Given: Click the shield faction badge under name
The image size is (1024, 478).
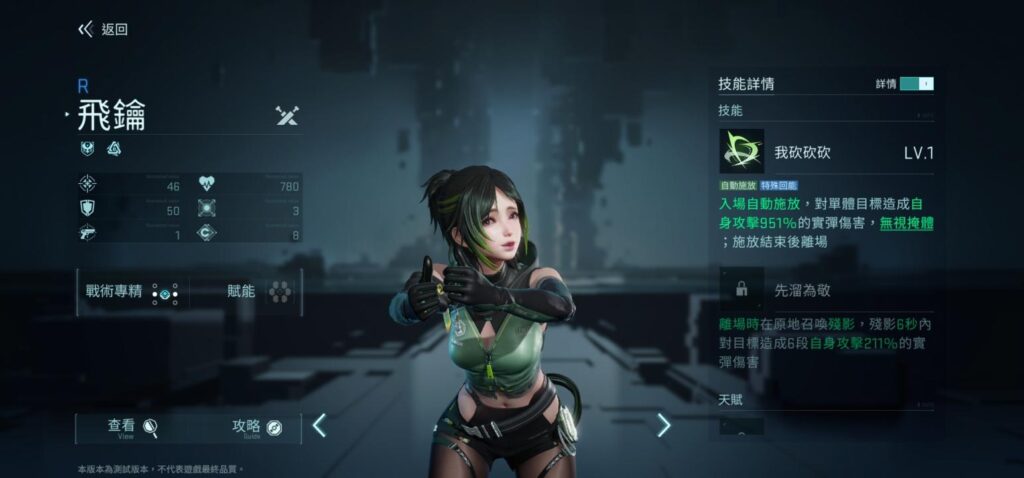Looking at the screenshot, I should (87, 149).
